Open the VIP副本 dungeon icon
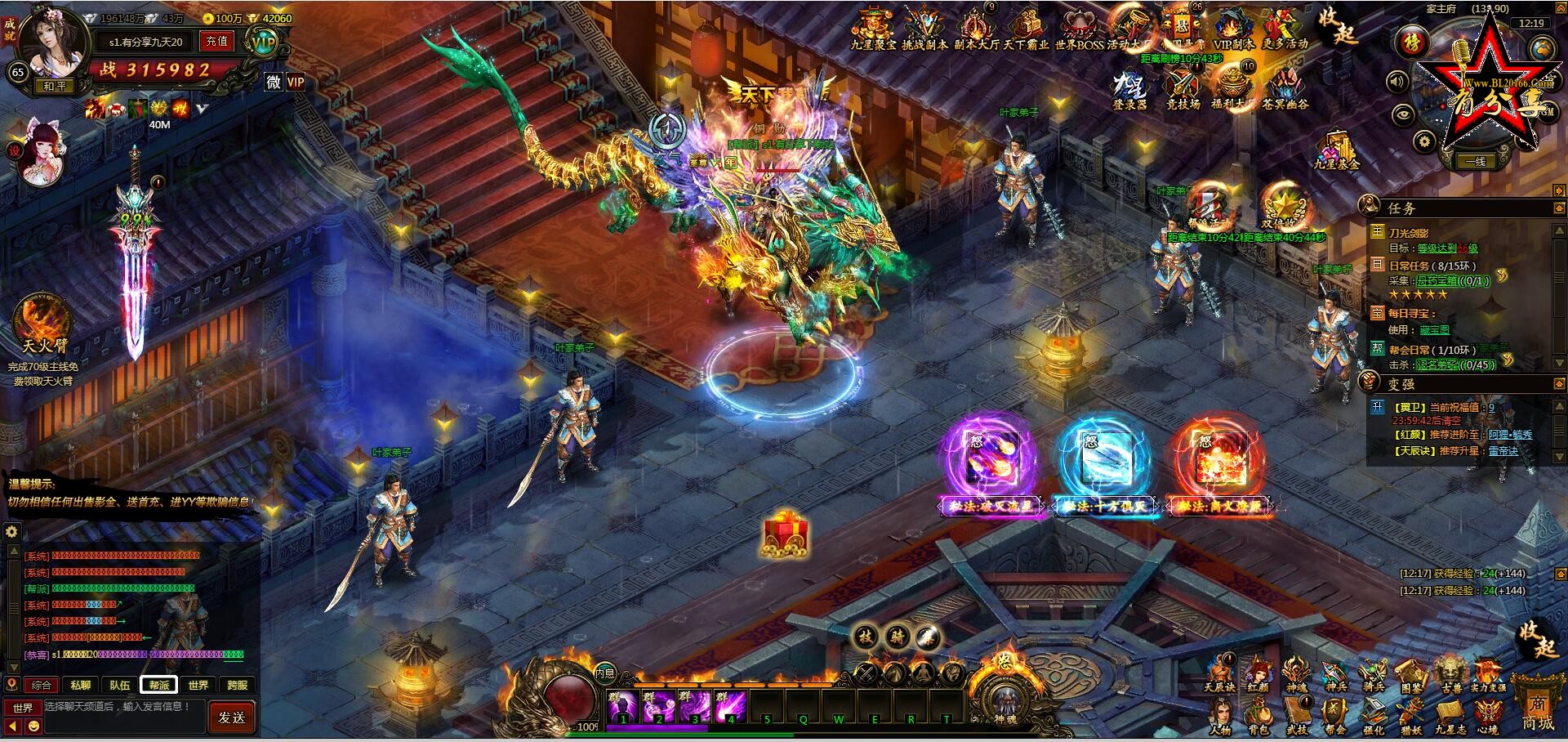1568x742 pixels. pos(1231,25)
